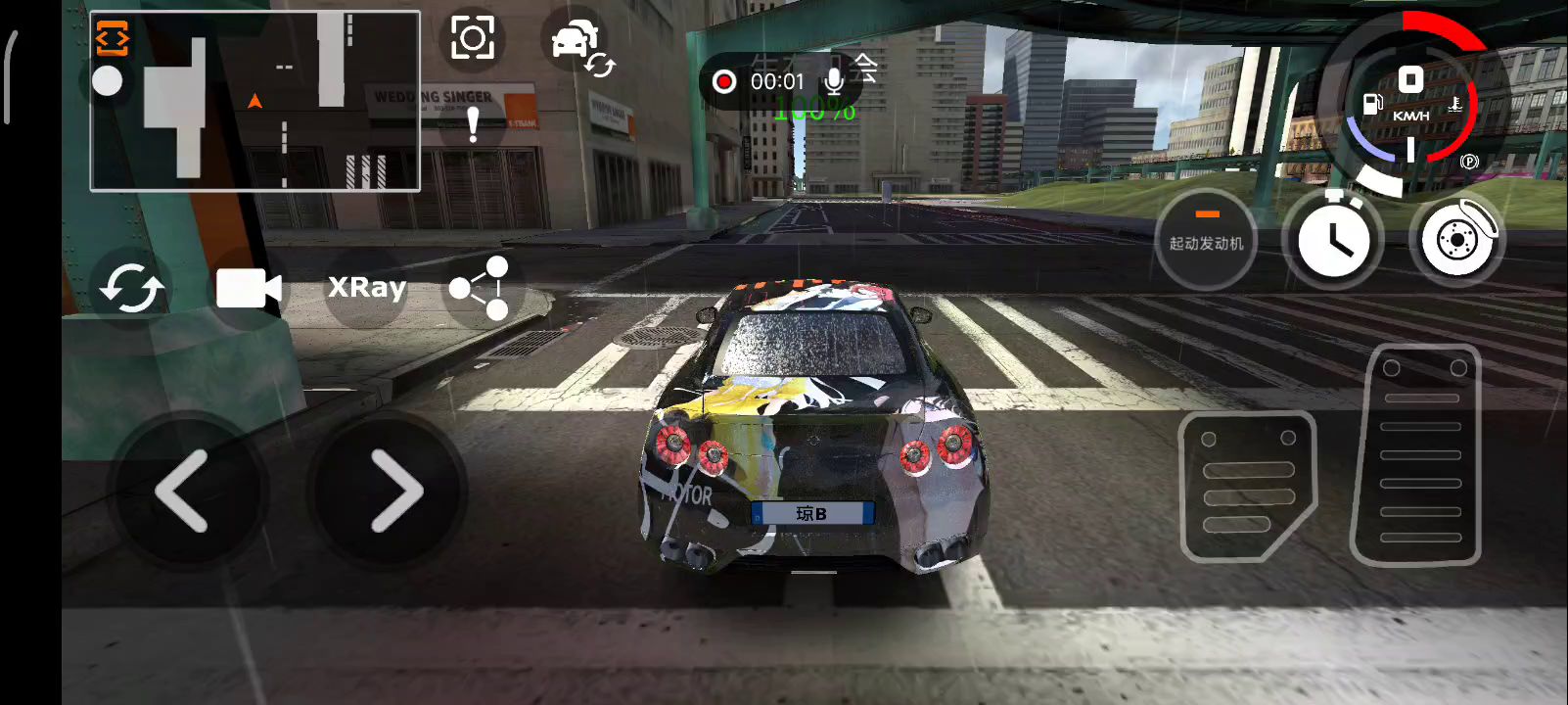Stop the screen recording

tap(724, 81)
